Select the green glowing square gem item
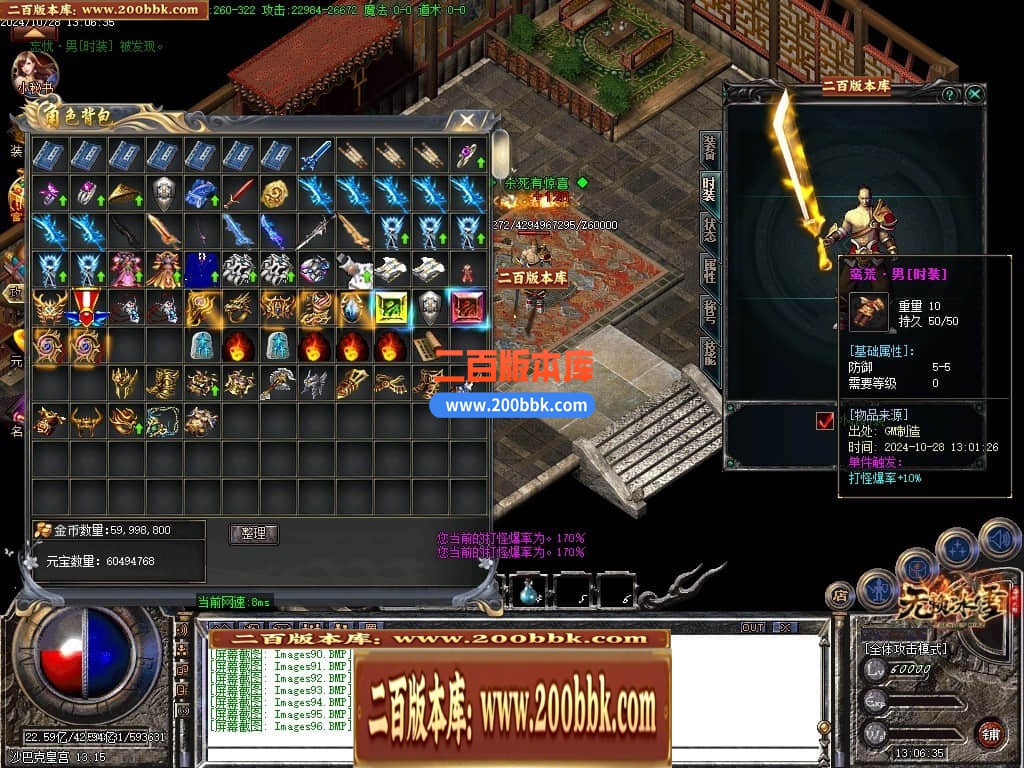The height and width of the screenshot is (768, 1024). (391, 308)
